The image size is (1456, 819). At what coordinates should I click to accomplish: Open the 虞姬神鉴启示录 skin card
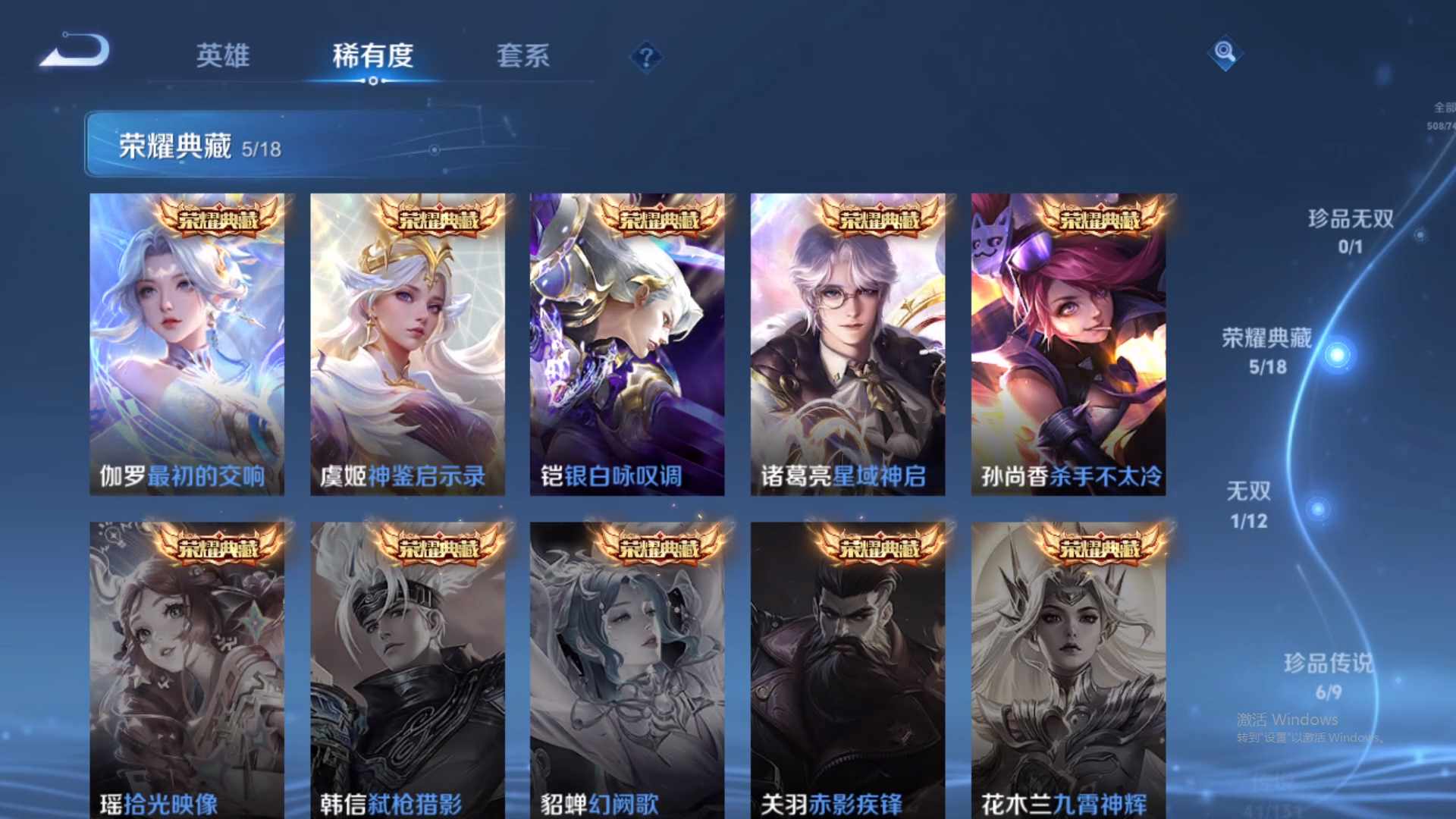click(407, 341)
